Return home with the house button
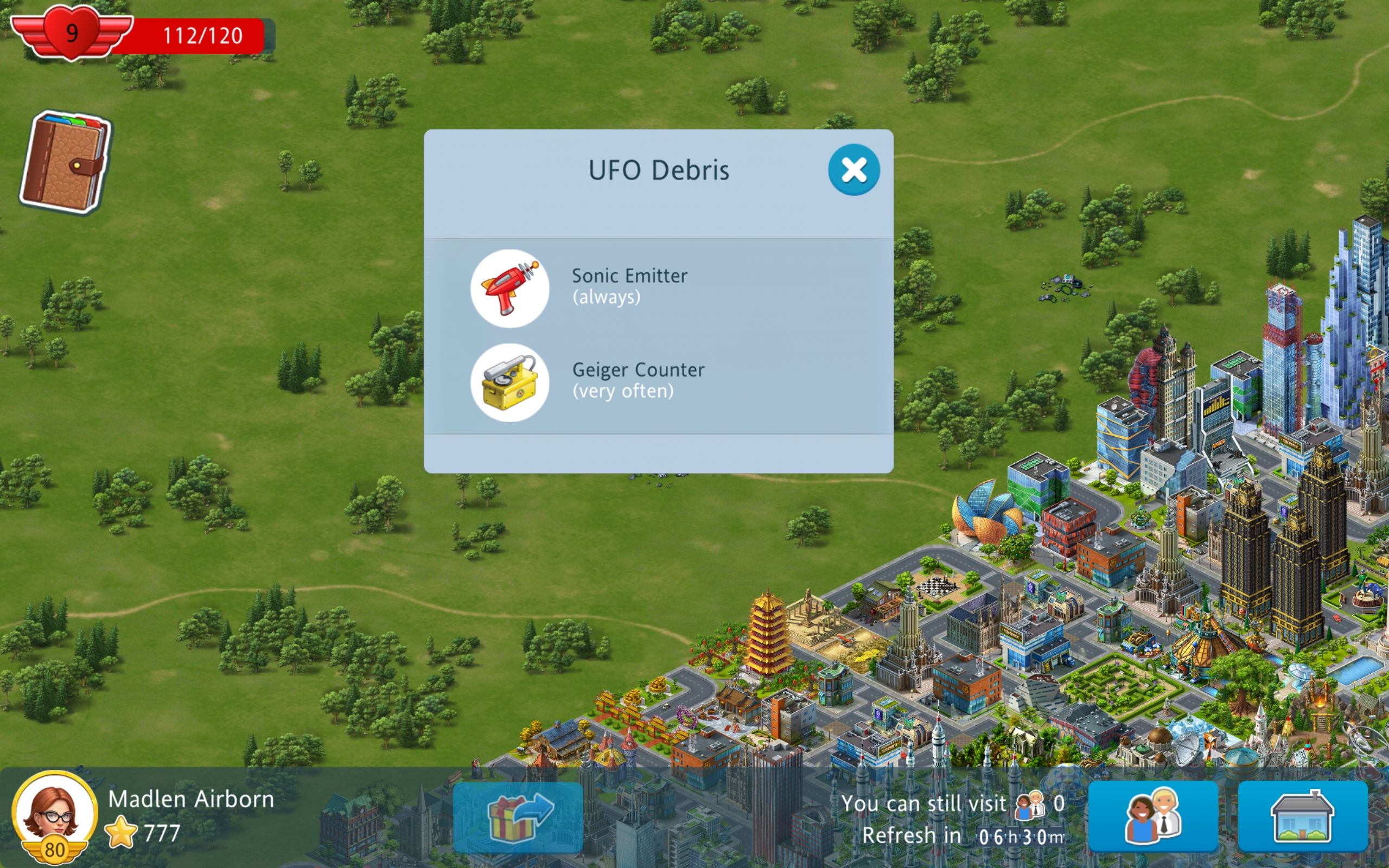This screenshot has height=868, width=1389. (1302, 816)
